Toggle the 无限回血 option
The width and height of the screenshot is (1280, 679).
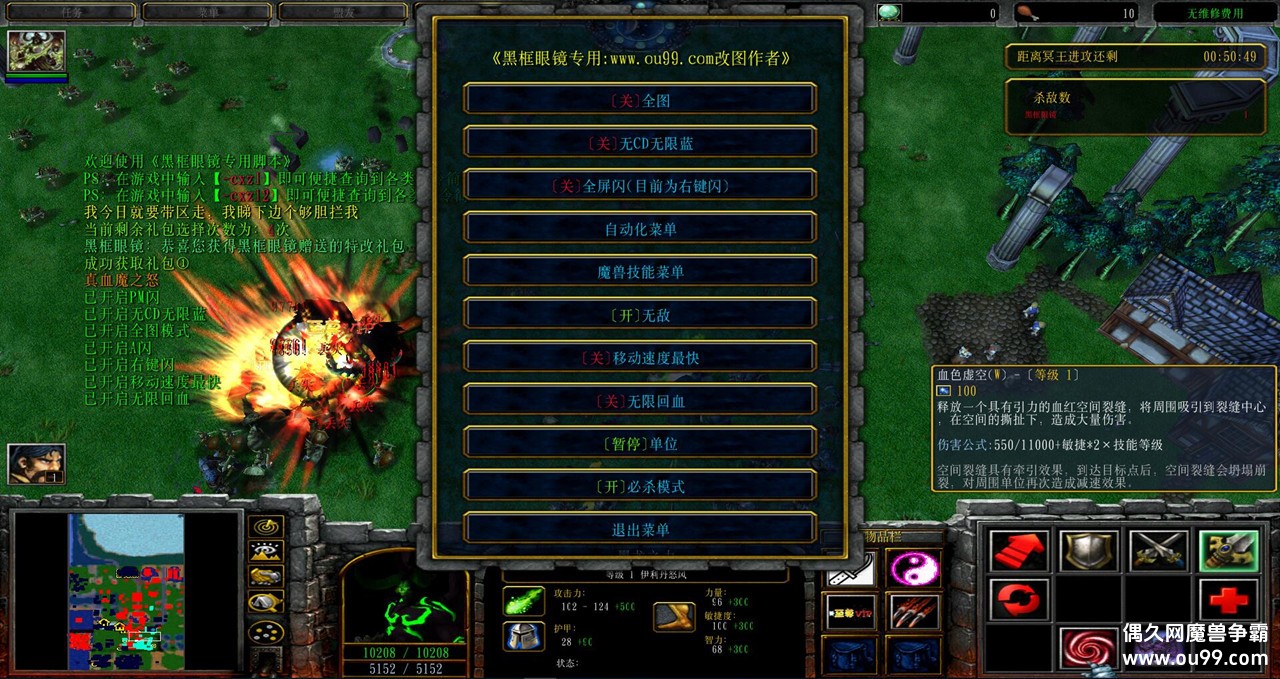click(x=640, y=401)
